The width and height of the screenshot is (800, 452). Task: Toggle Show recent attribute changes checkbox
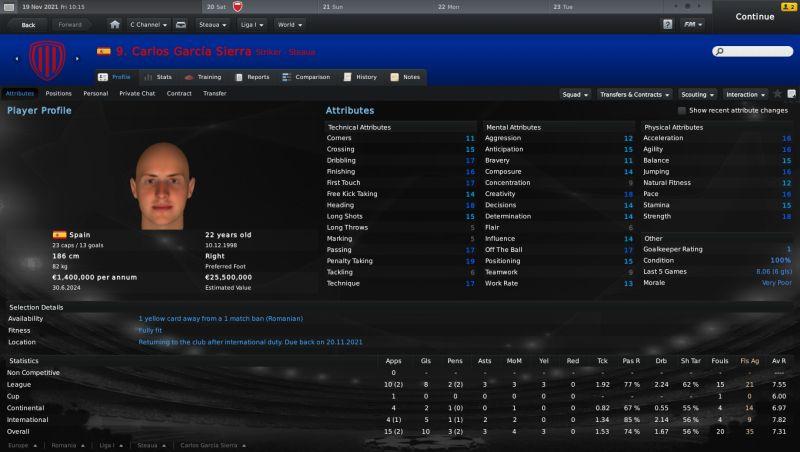683,110
